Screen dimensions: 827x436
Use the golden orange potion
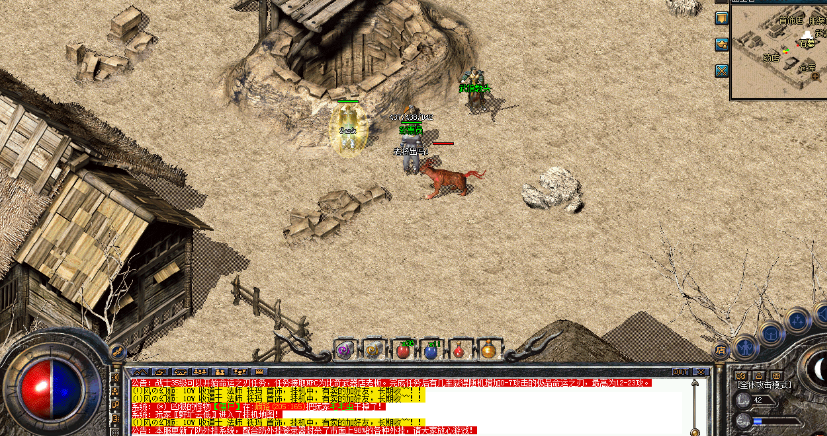[487, 349]
